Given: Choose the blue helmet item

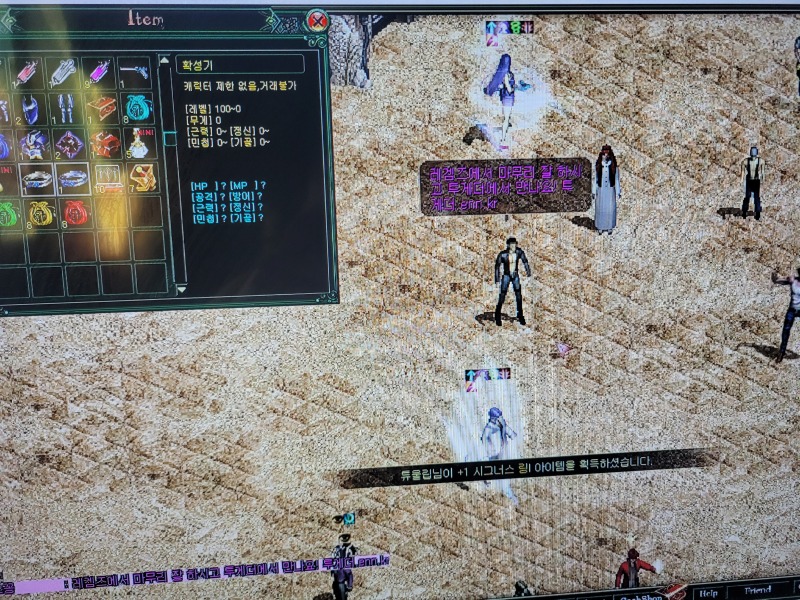Looking at the screenshot, I should (x=30, y=108).
